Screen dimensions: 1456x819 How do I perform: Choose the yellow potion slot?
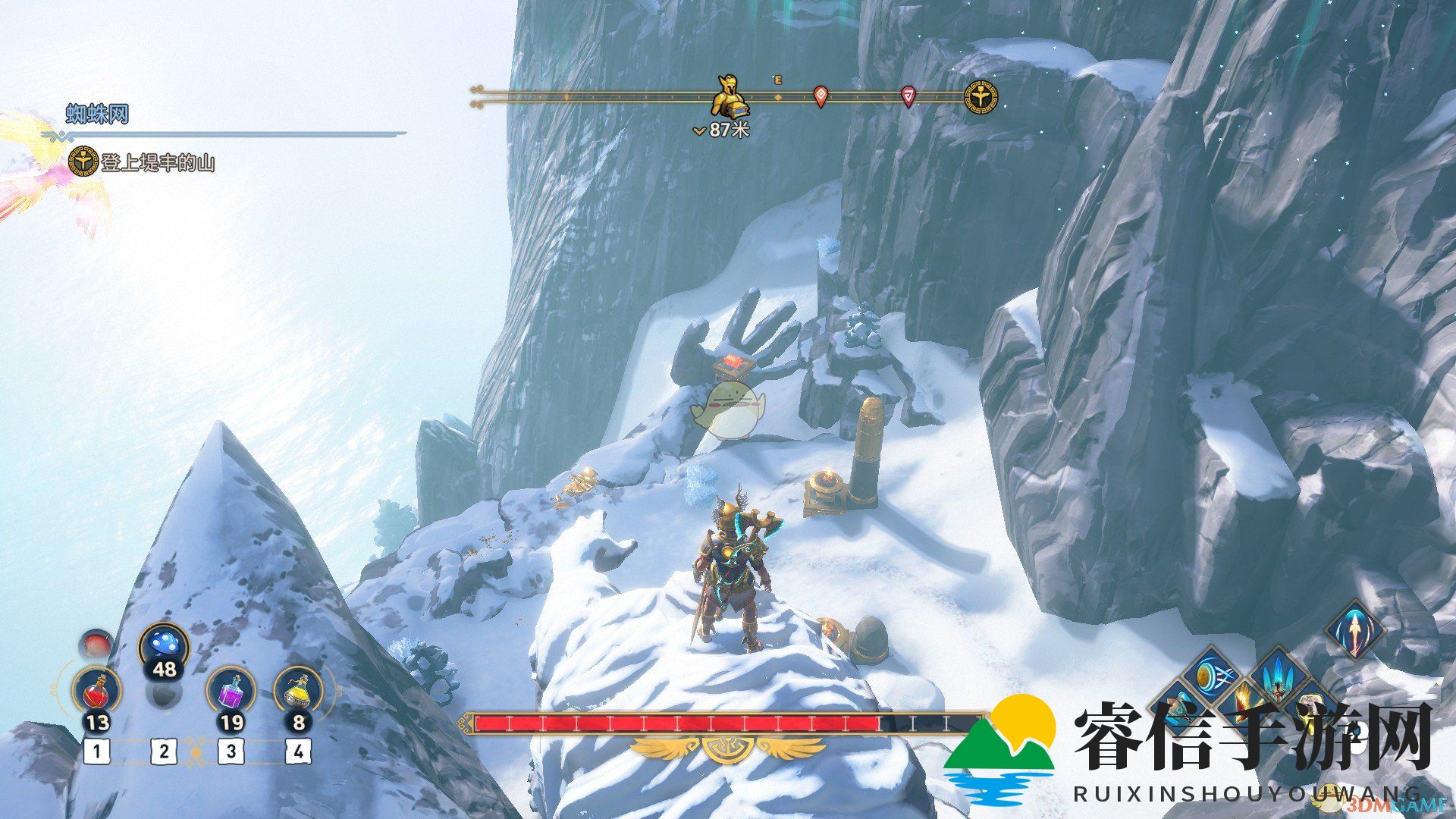(x=298, y=692)
